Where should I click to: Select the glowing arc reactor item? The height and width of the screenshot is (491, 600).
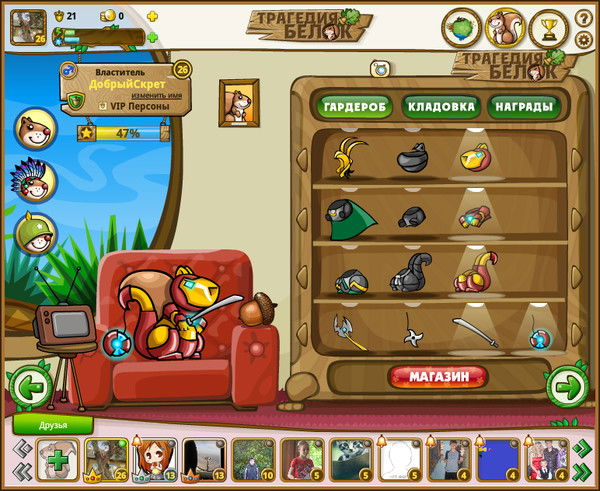(539, 336)
